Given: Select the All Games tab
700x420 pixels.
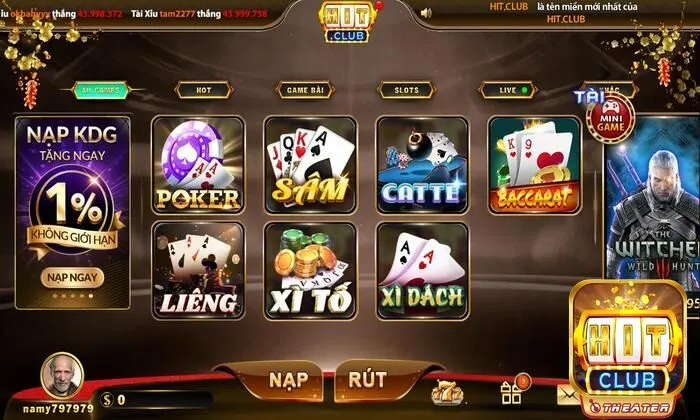Looking at the screenshot, I should [100, 90].
